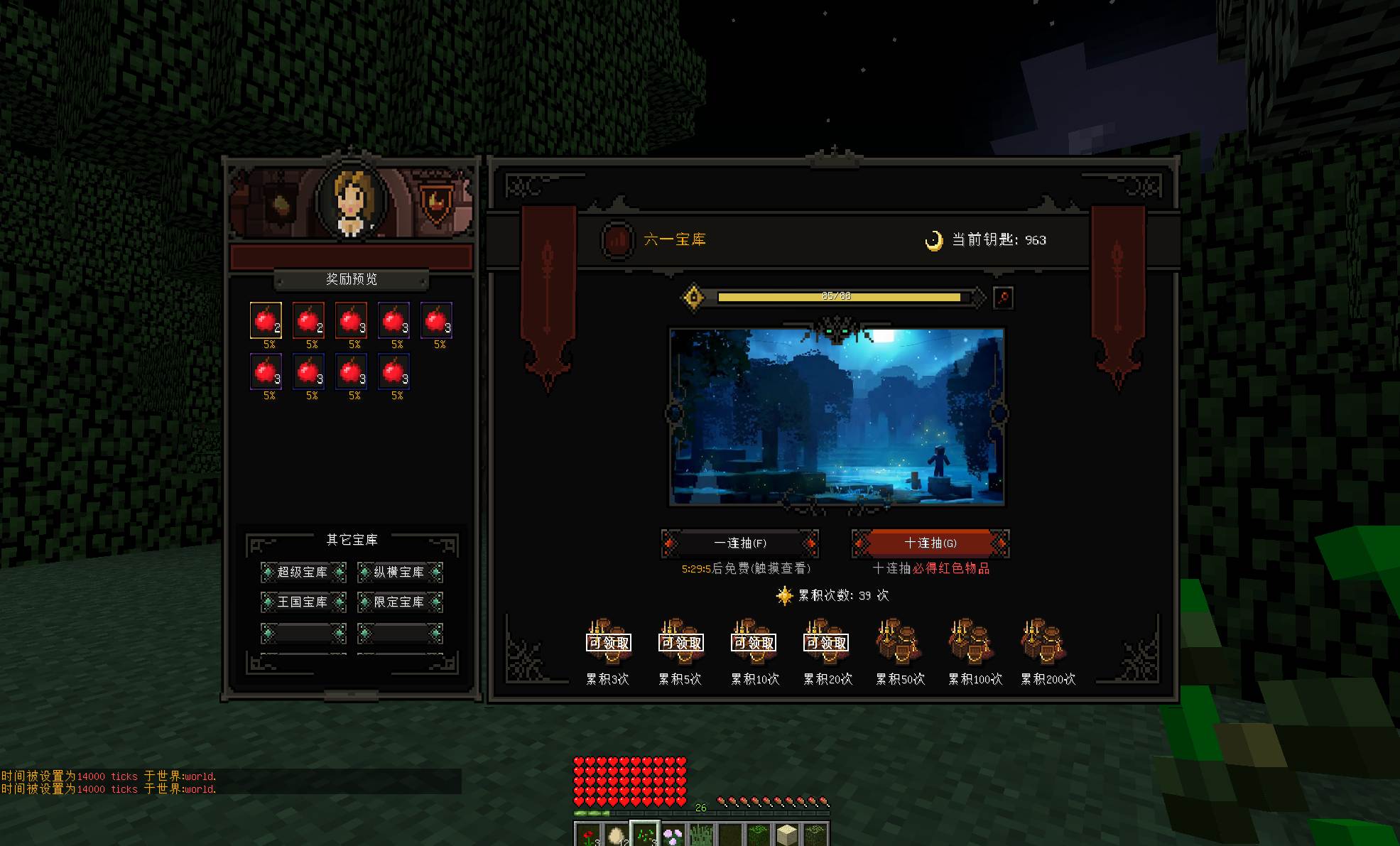This screenshot has width=1400, height=846.
Task: View the 累积50次 reward chest
Action: point(899,641)
